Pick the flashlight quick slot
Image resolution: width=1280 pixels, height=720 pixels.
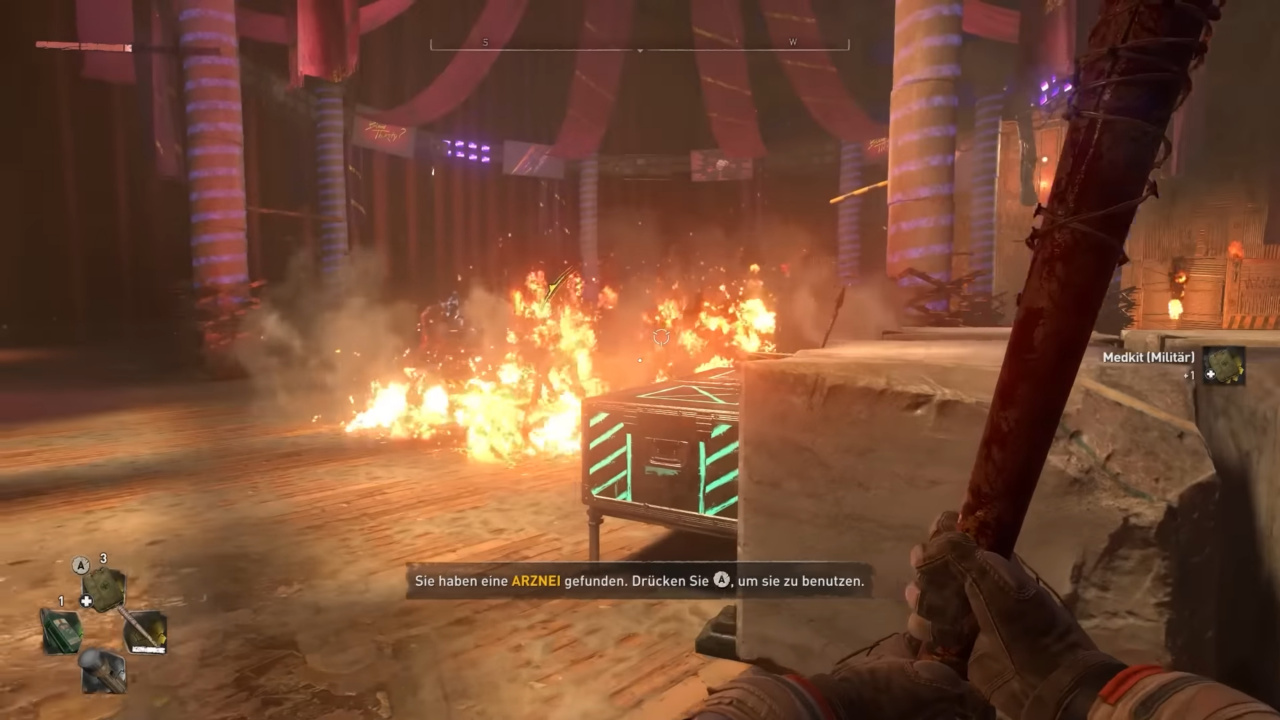coord(103,670)
